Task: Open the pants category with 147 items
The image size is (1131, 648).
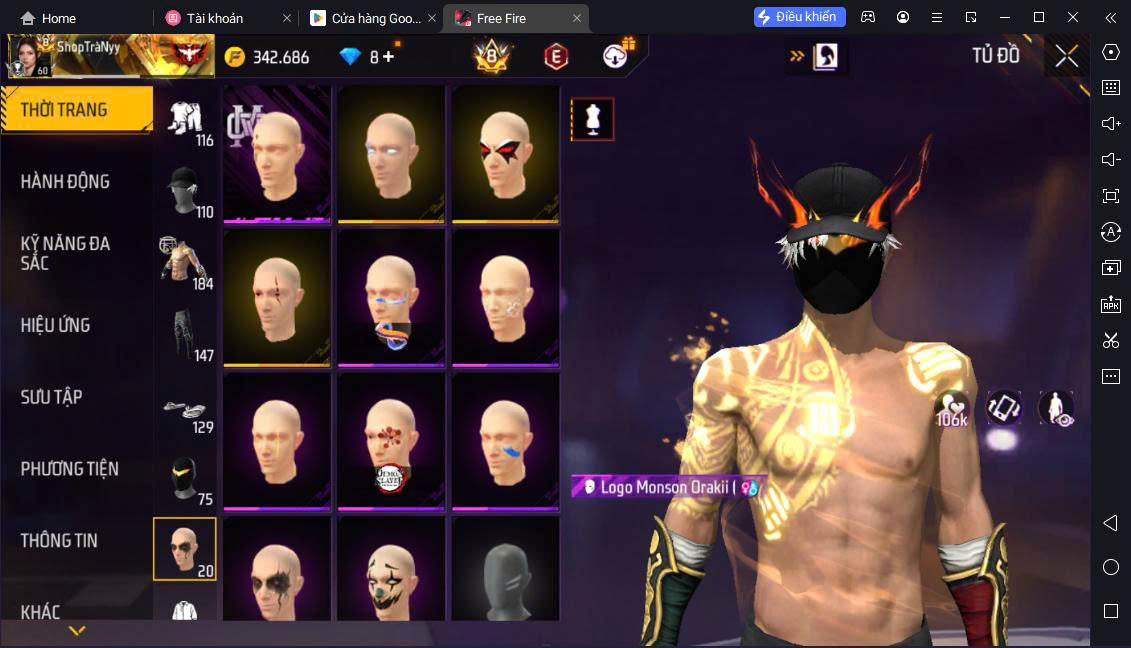Action: (x=185, y=335)
